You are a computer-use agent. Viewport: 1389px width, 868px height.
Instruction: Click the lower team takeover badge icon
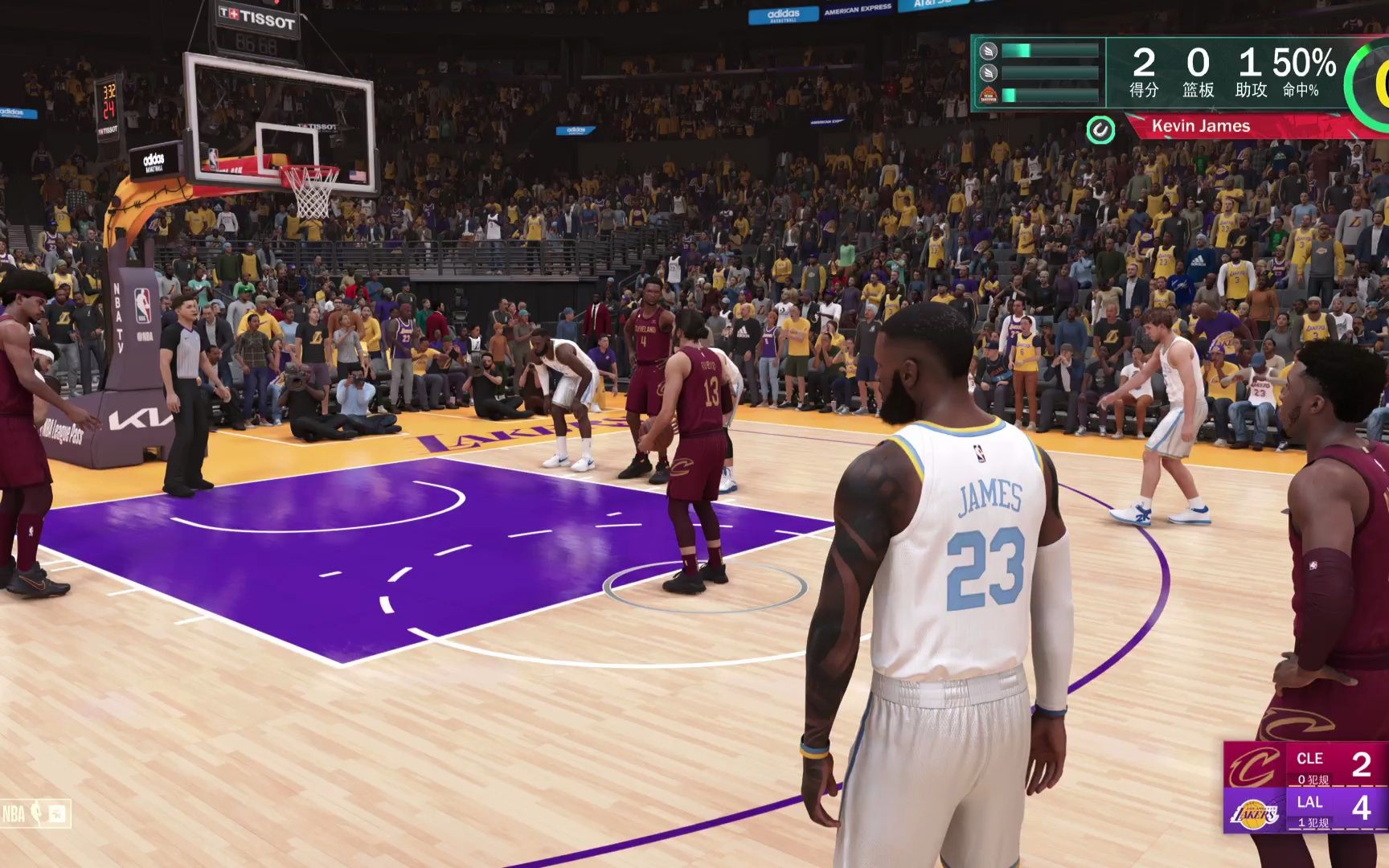[x=990, y=96]
